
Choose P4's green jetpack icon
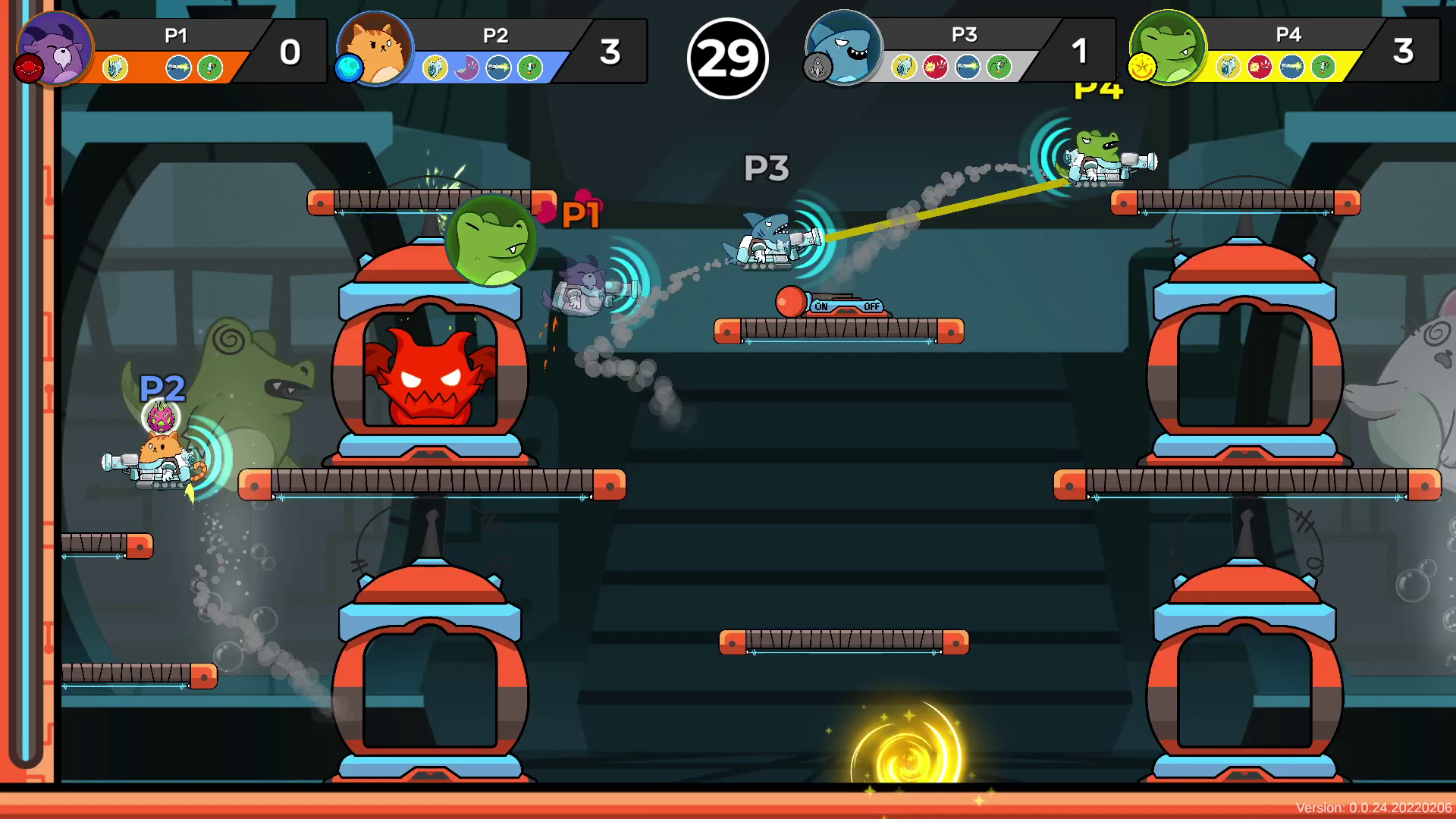click(1323, 67)
